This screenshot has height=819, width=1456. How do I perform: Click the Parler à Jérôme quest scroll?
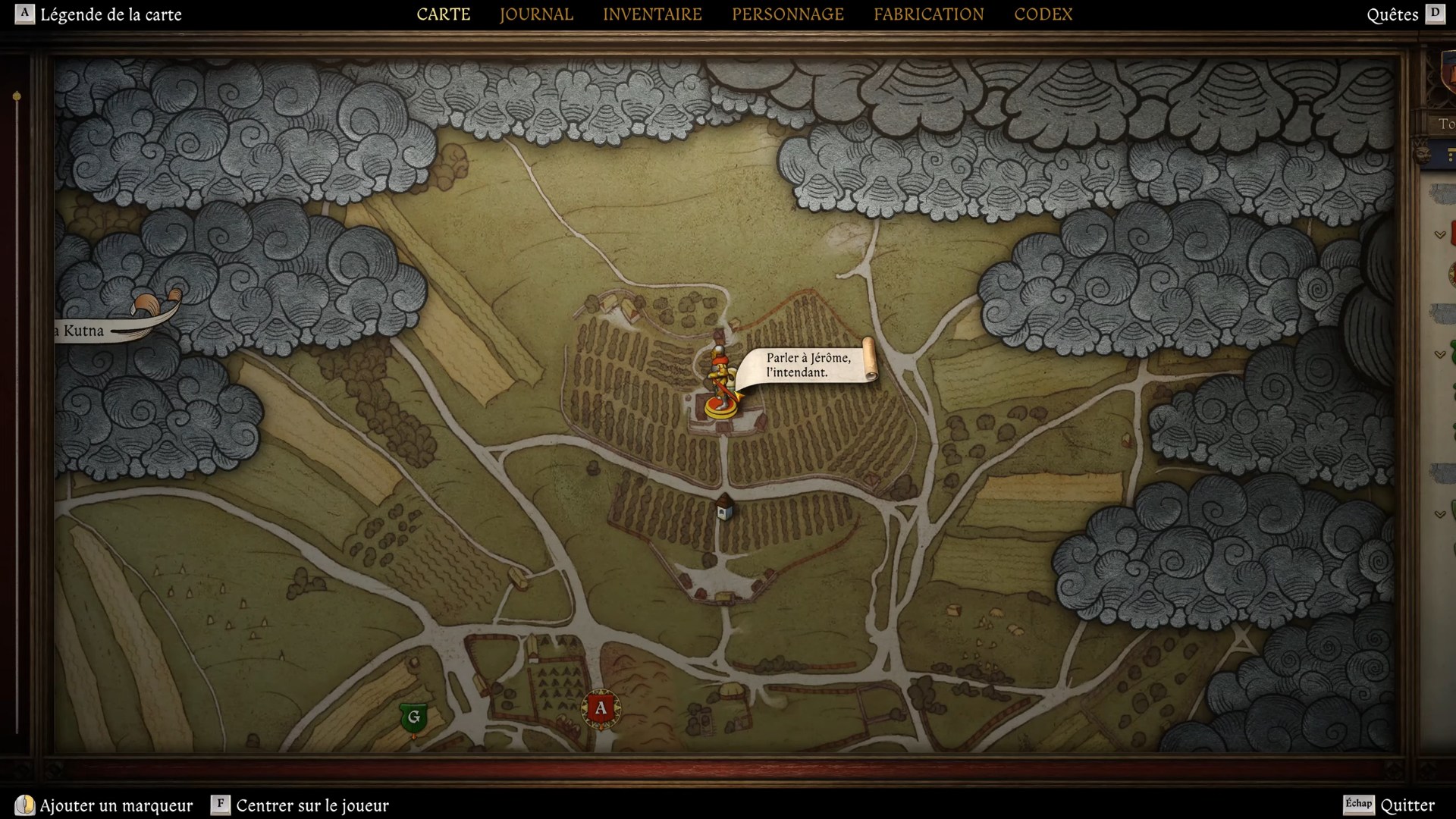click(808, 364)
